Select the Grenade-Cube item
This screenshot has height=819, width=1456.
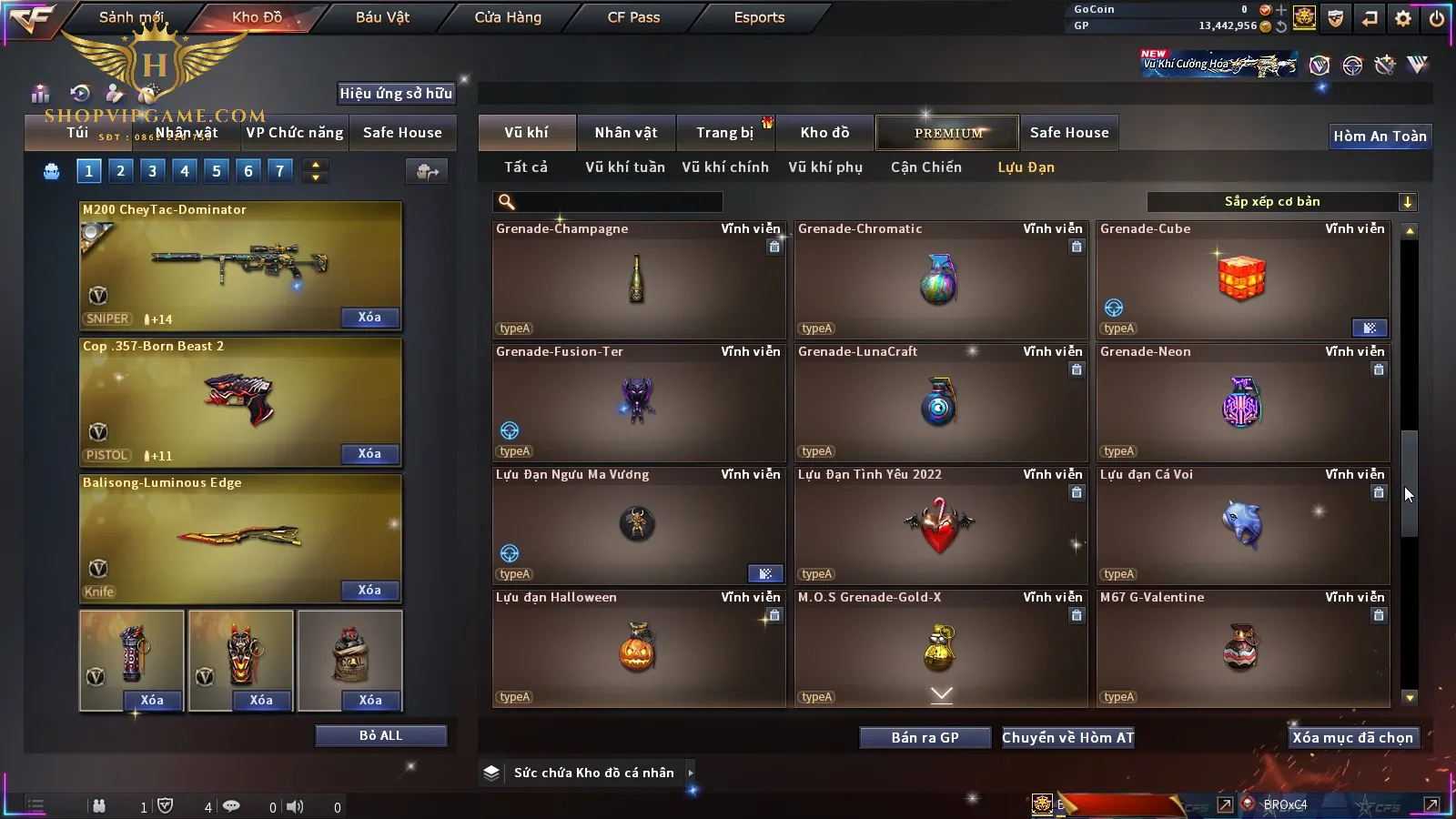click(x=1242, y=279)
